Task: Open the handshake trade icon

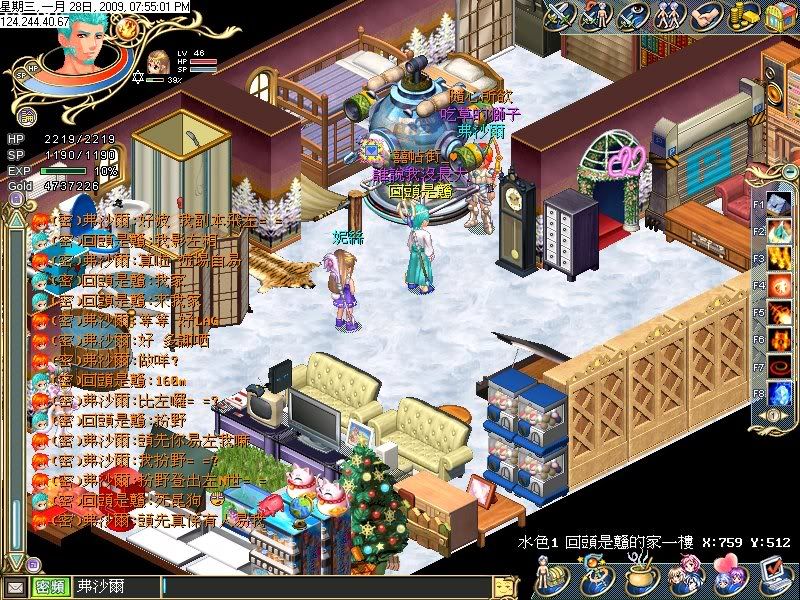Action: tap(704, 17)
